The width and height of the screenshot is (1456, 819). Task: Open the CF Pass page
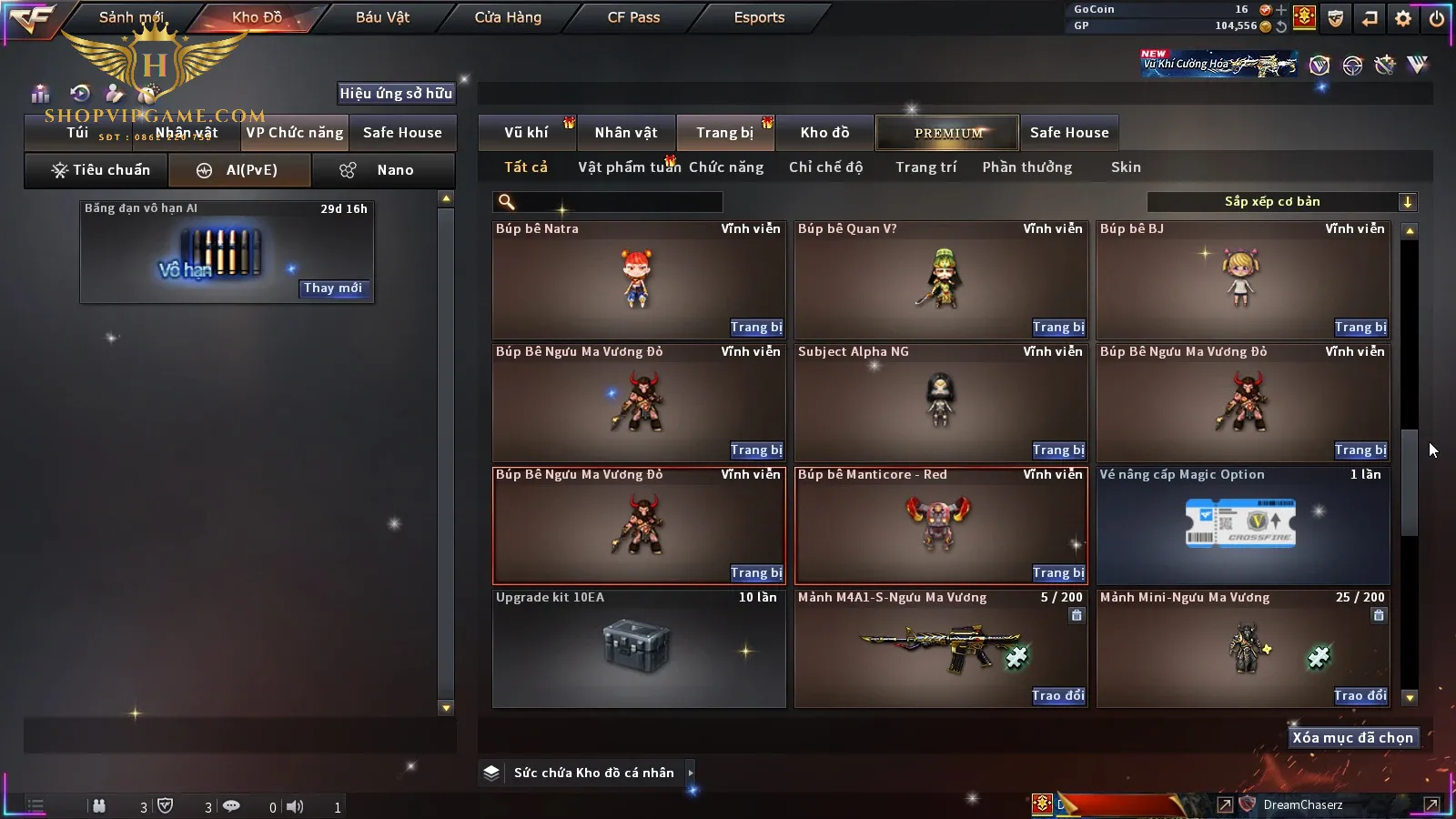coord(633,17)
